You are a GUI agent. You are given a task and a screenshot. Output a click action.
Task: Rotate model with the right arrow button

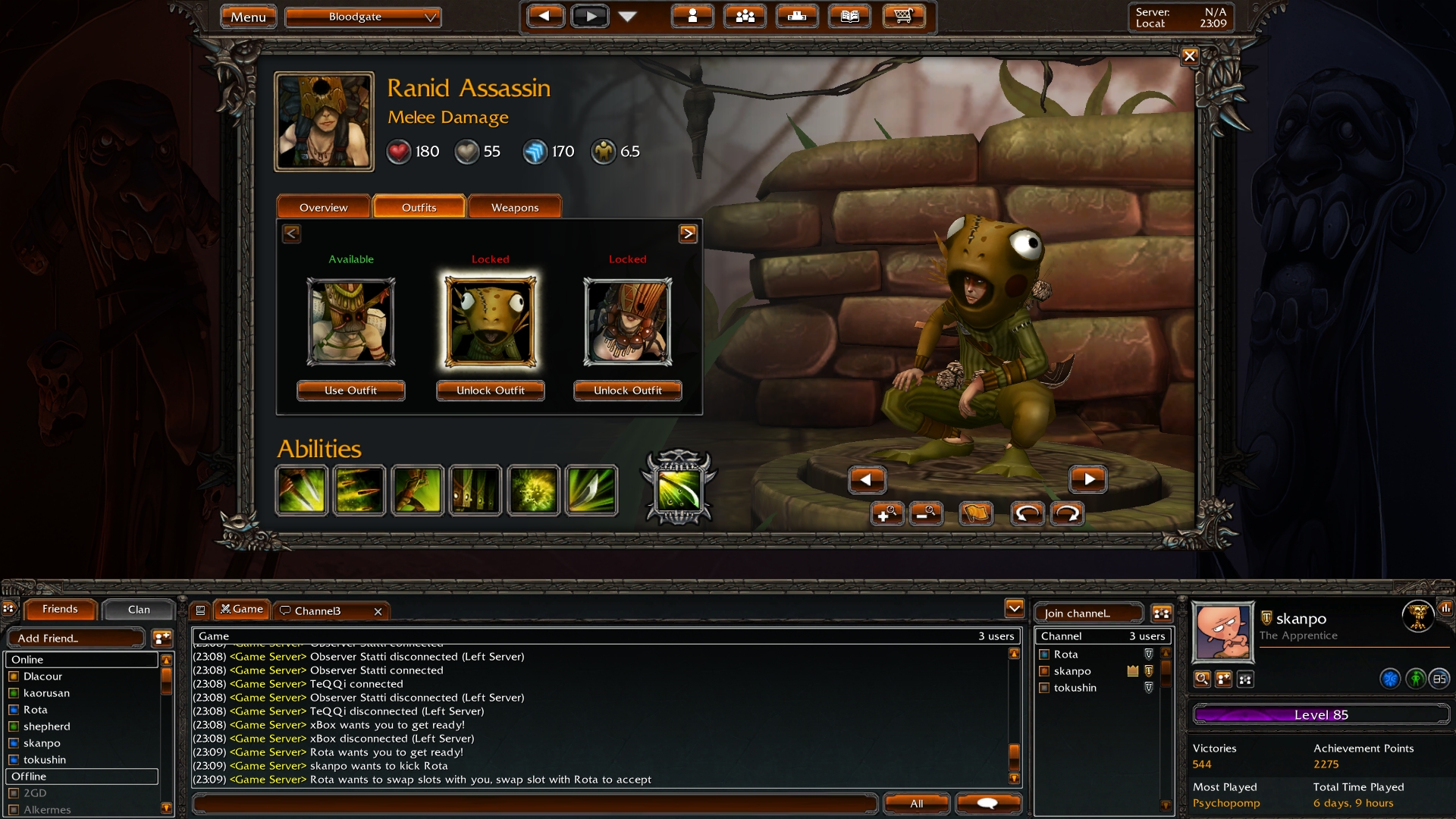point(1087,479)
